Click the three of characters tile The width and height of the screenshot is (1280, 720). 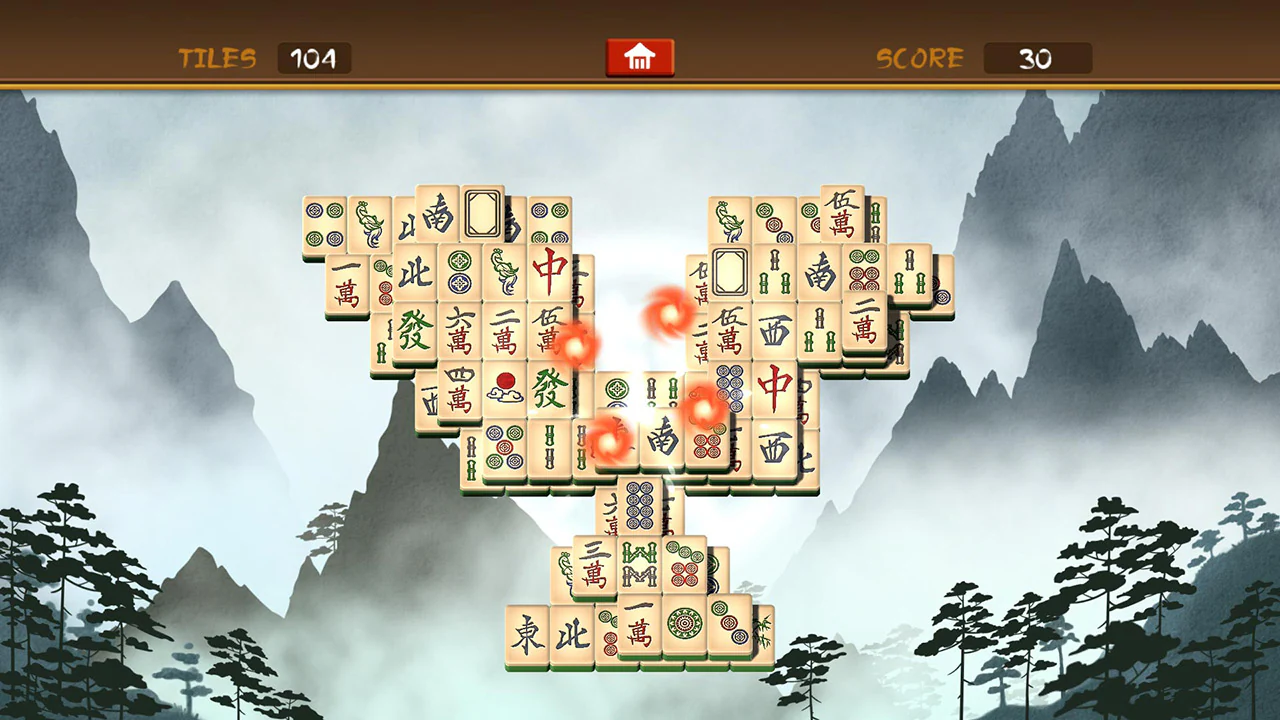click(593, 566)
